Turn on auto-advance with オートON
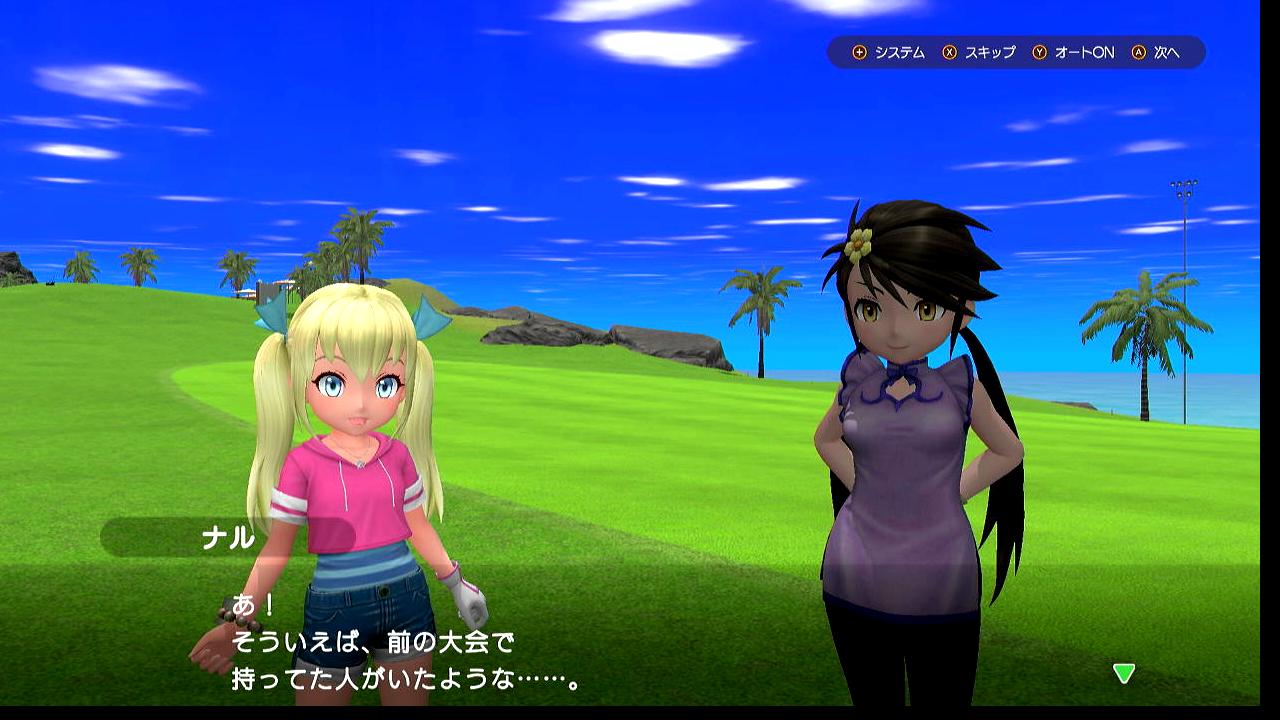 (x=1073, y=53)
